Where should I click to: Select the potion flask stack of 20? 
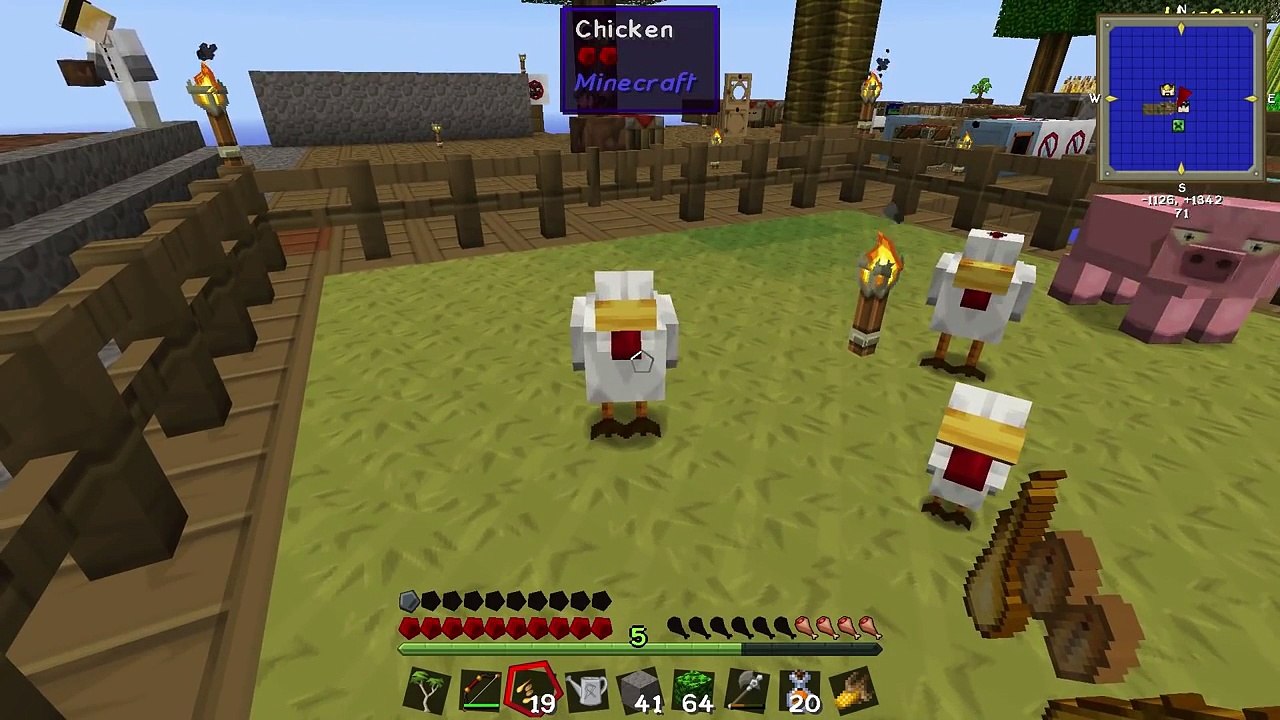[x=800, y=690]
